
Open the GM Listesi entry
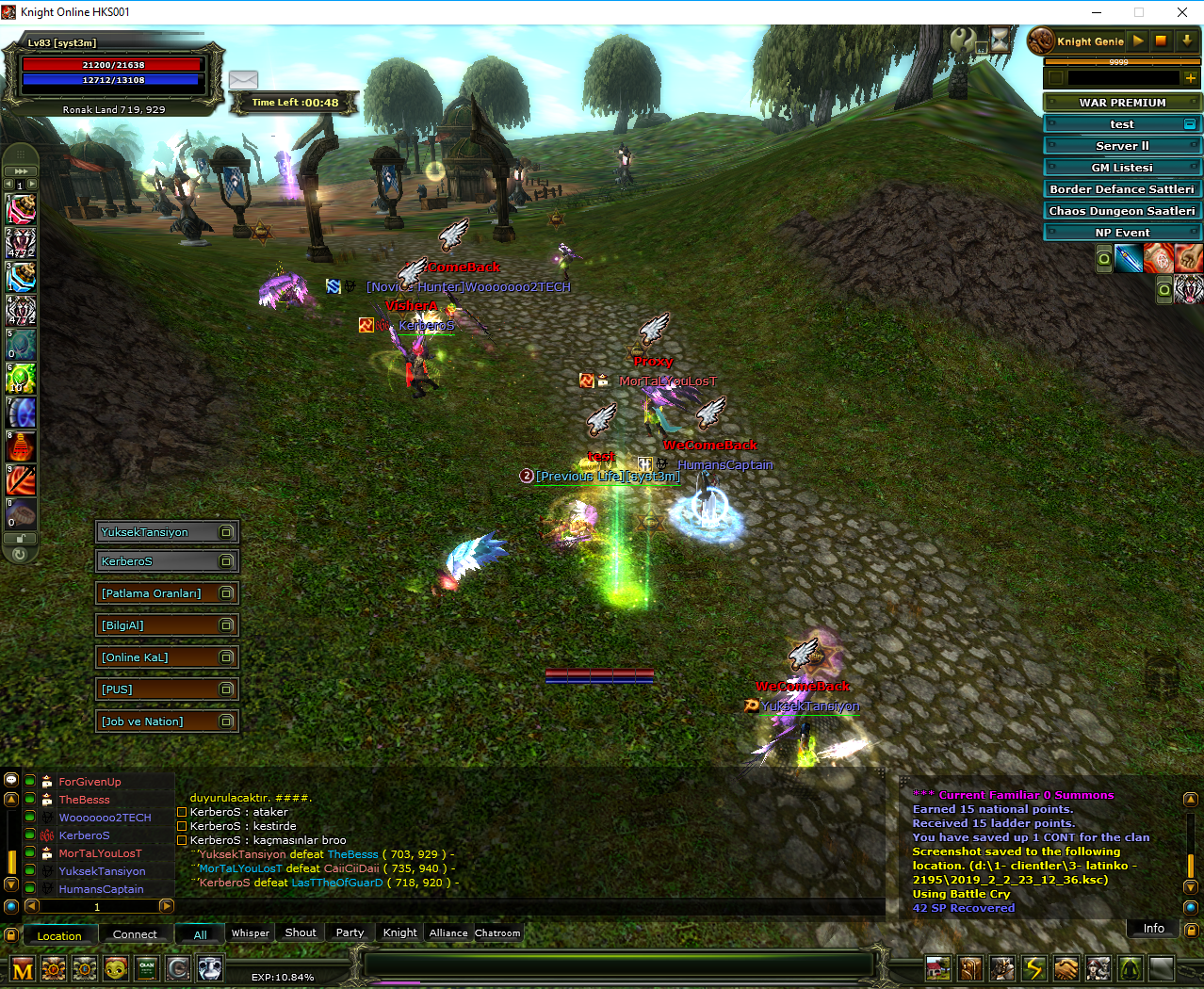tap(1121, 168)
